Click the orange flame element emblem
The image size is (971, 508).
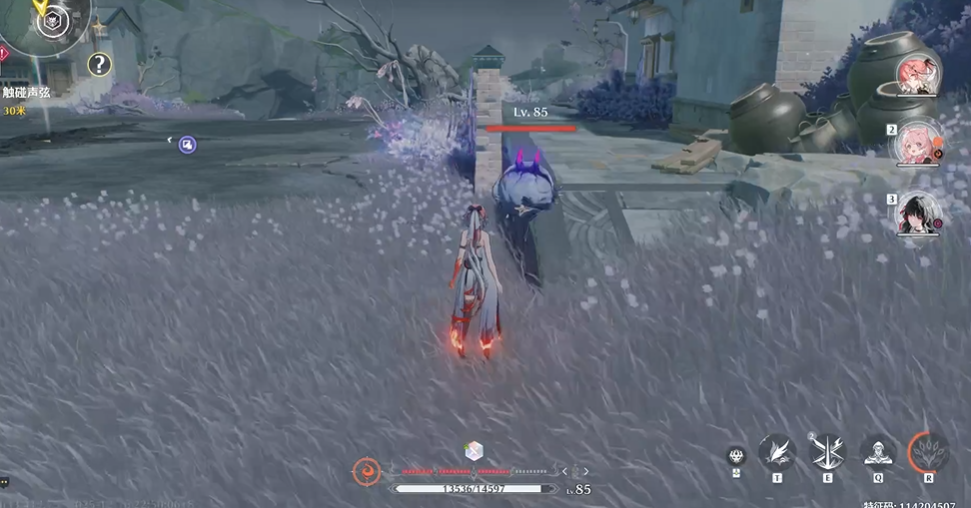tap(367, 471)
